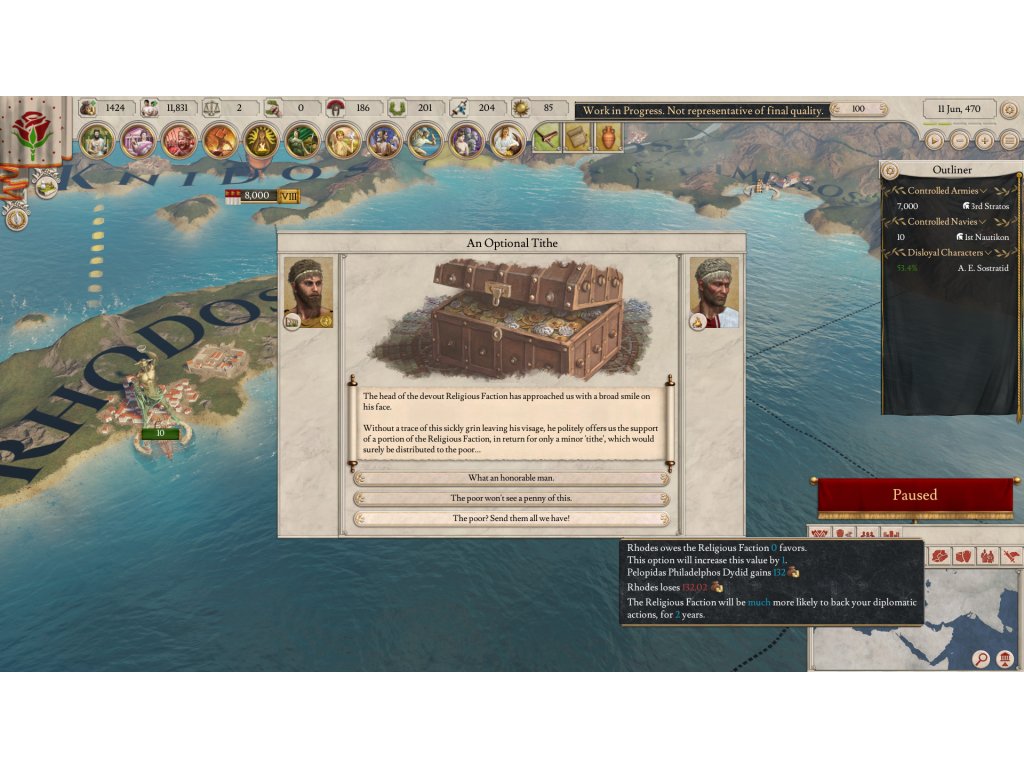Pick "The poor? Send them all we have!"

coord(511,518)
